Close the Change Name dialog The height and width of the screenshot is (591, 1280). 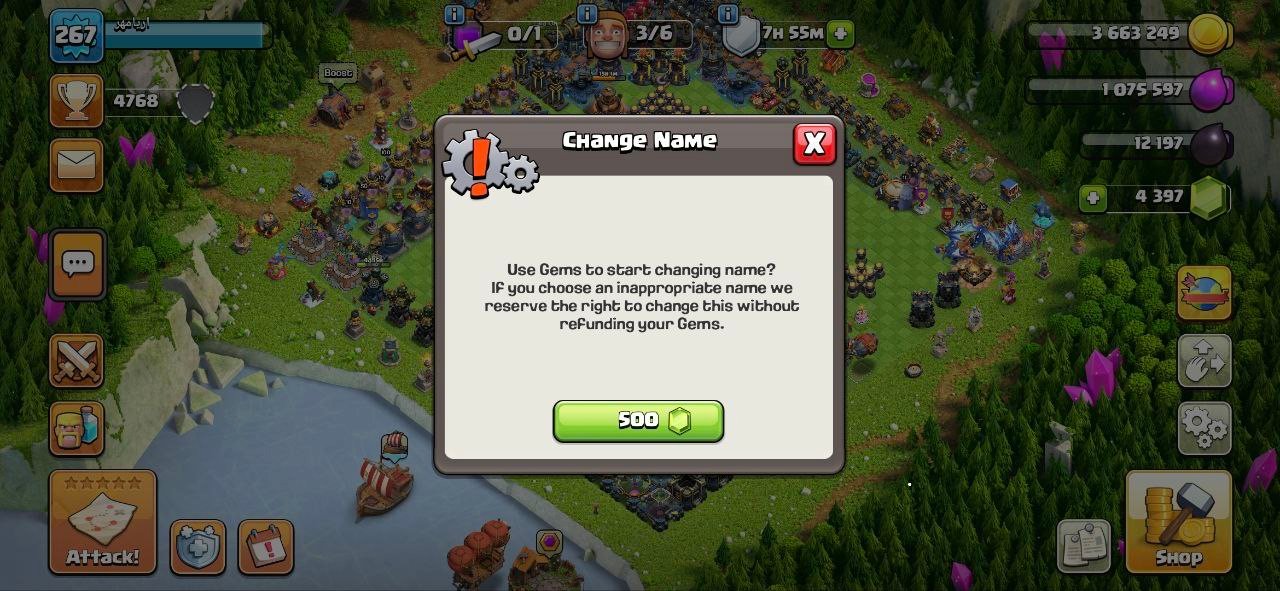pos(814,144)
